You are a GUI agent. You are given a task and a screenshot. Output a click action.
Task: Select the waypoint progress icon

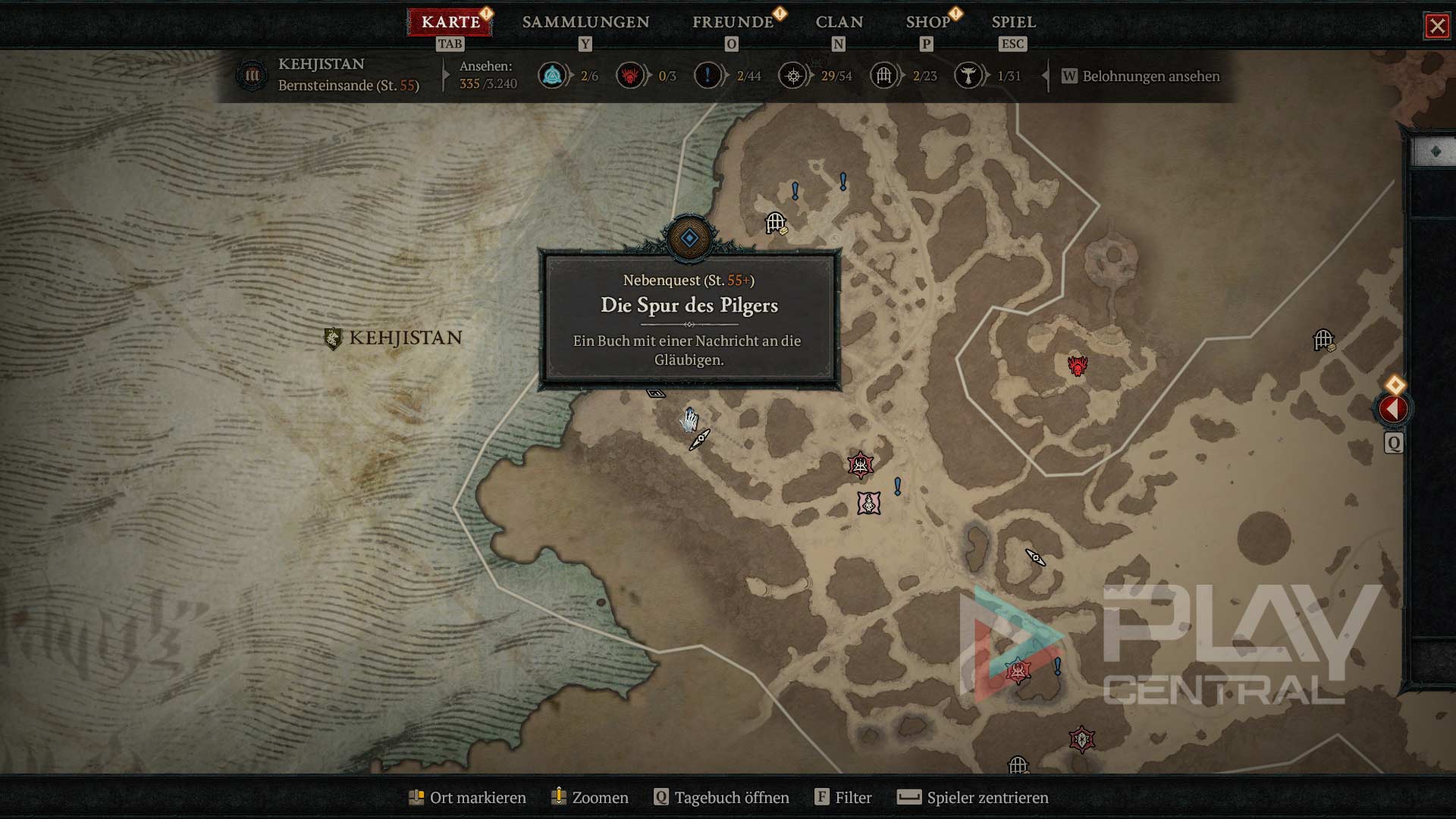(553, 76)
